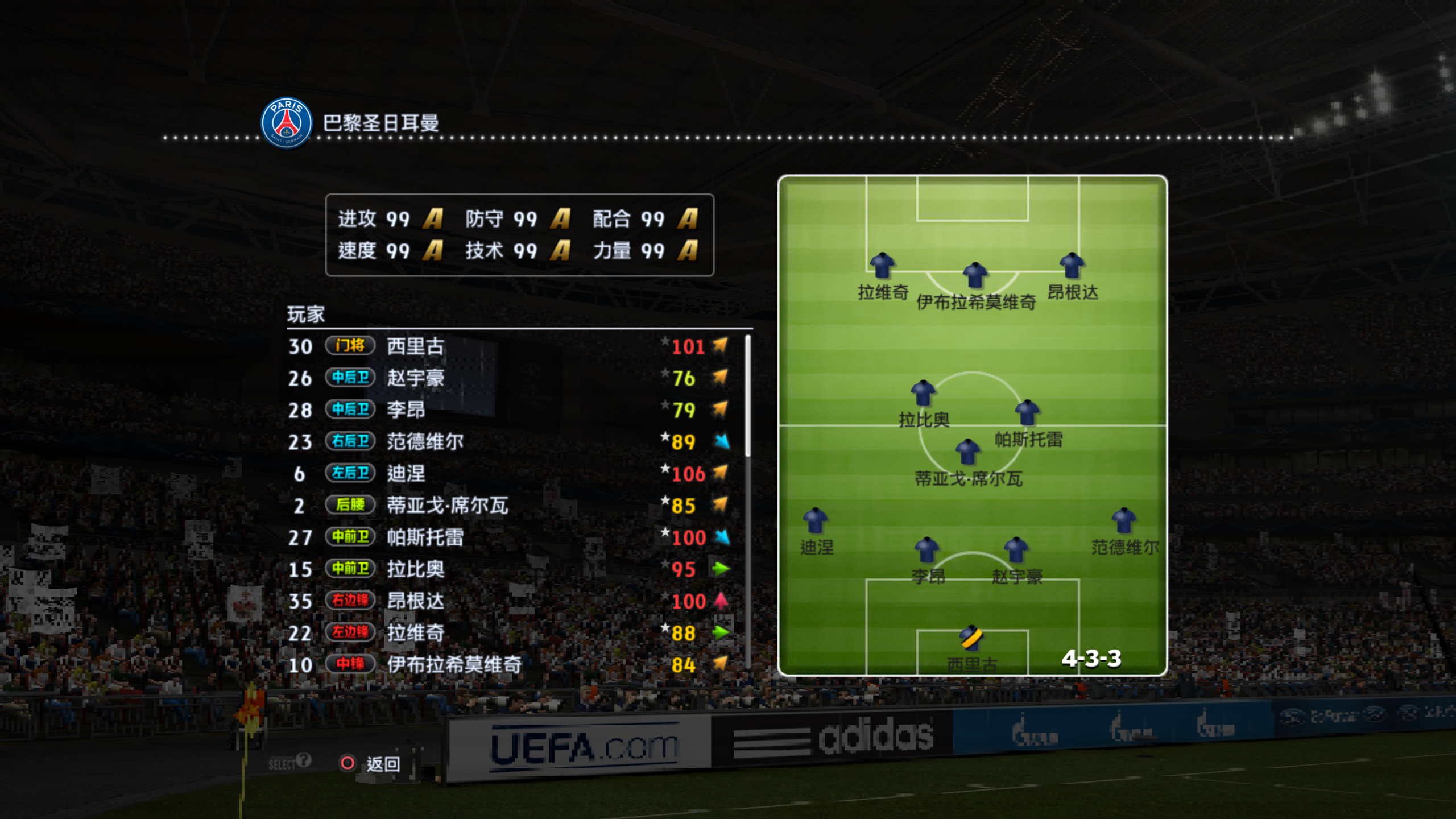This screenshot has width=1456, height=819.
Task: Click 昂根达's shirt marker on the pitch
Action: click(1072, 266)
